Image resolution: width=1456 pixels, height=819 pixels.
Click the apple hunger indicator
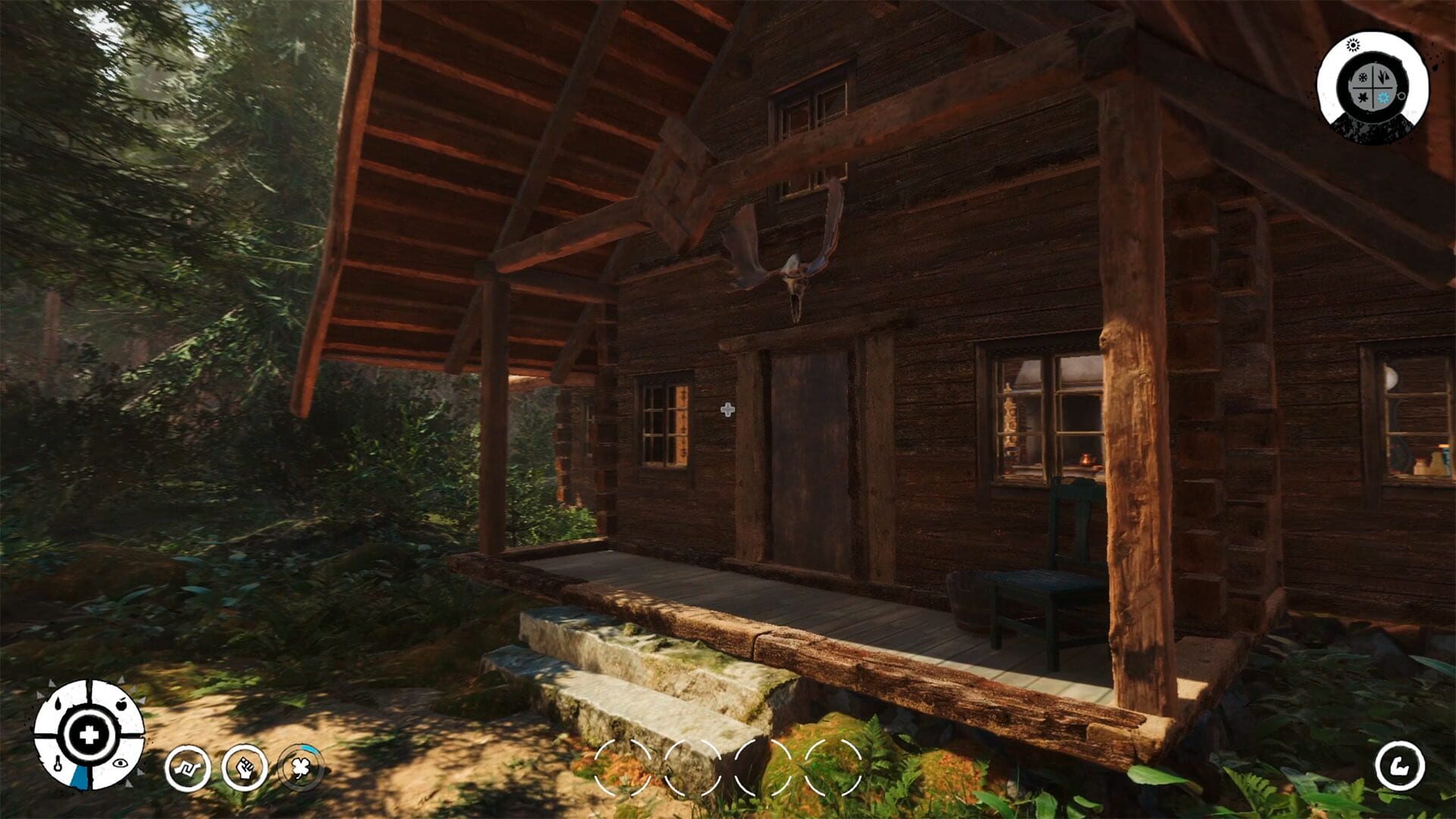click(x=121, y=704)
